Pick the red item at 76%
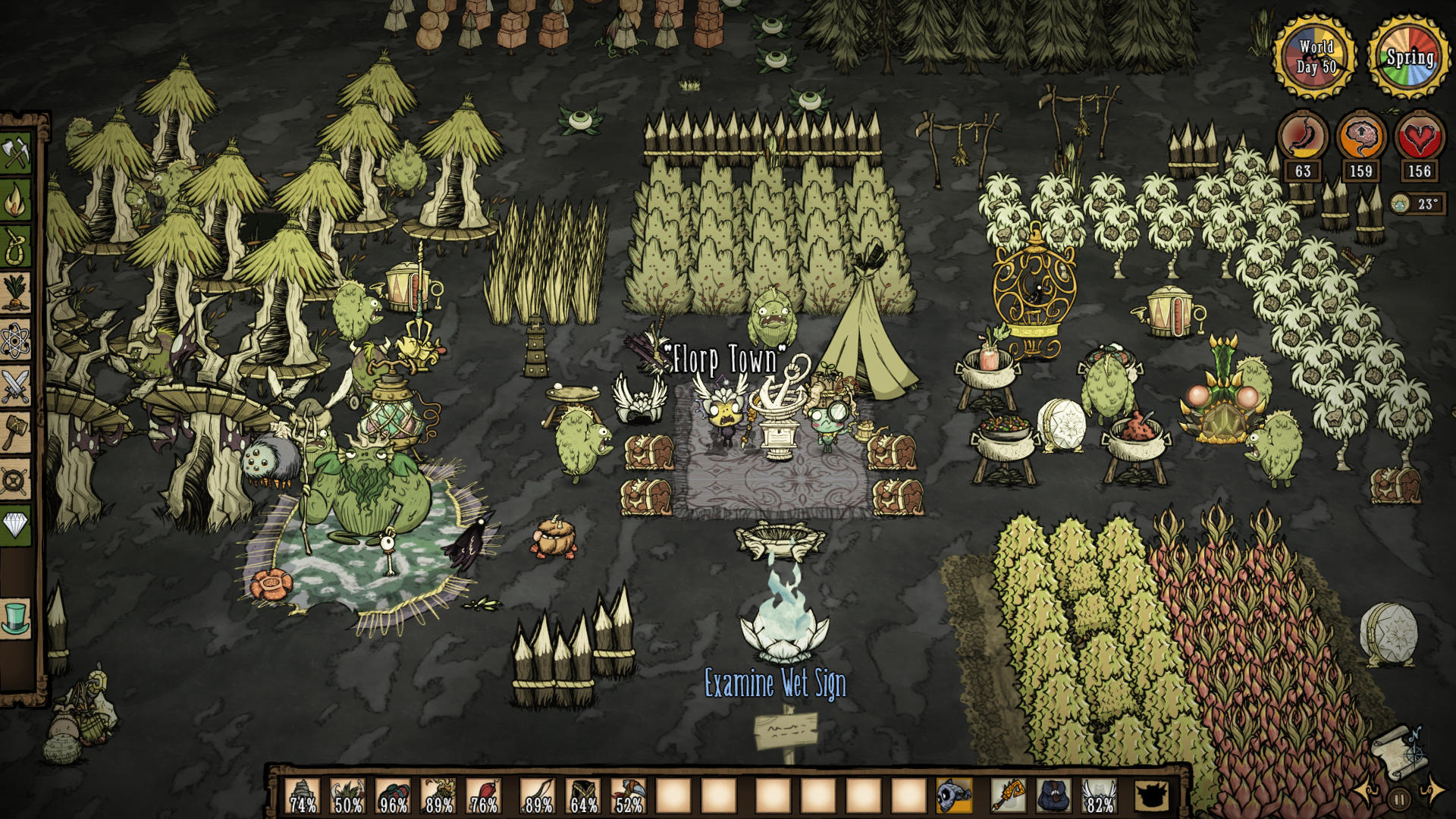 tap(485, 796)
